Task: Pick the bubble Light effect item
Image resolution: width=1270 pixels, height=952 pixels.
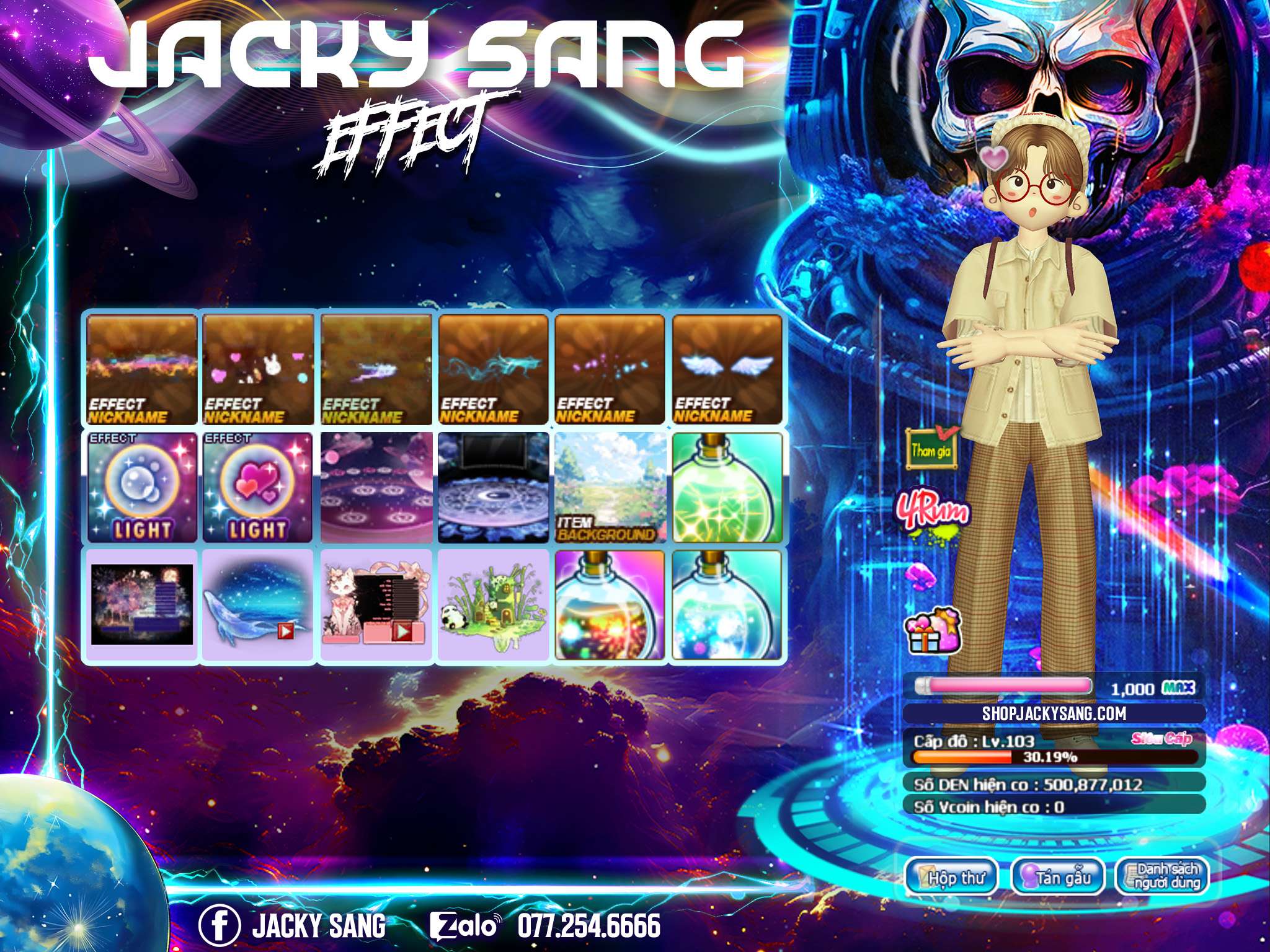Action: tap(141, 487)
